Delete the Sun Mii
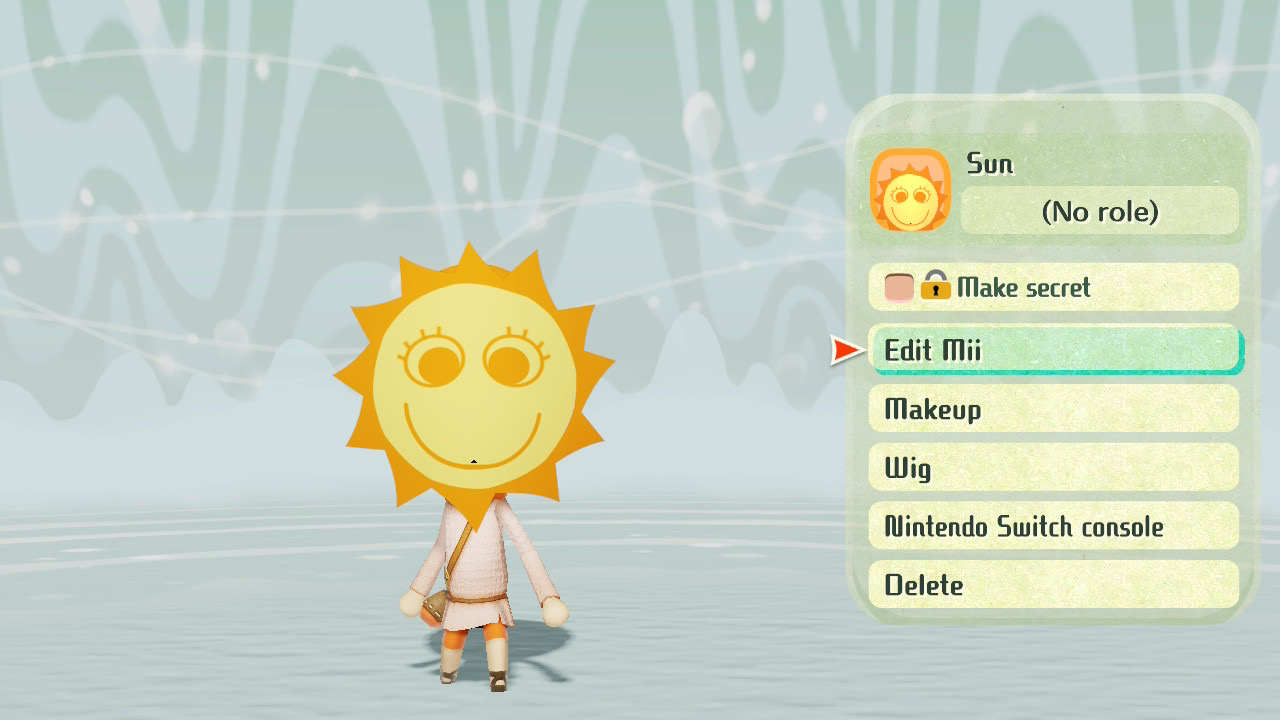This screenshot has width=1280, height=720. click(x=1053, y=585)
